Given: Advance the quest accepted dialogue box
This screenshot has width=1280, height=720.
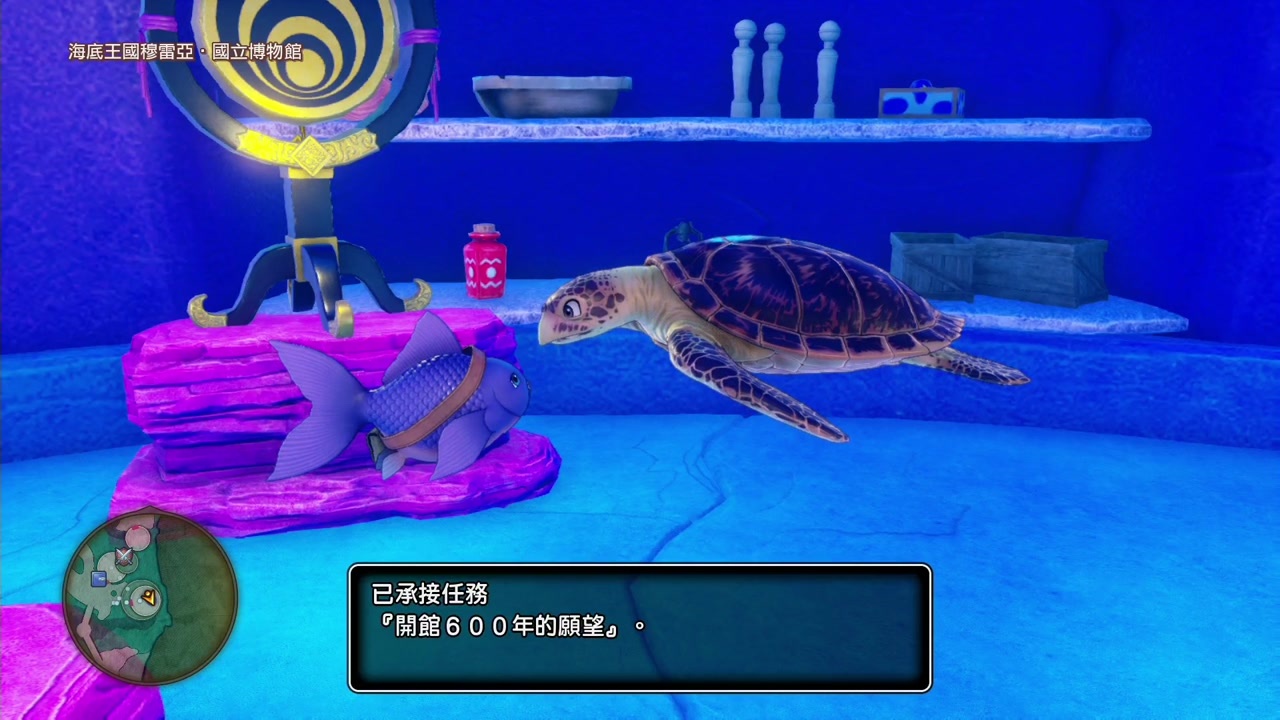Looking at the screenshot, I should 640,627.
